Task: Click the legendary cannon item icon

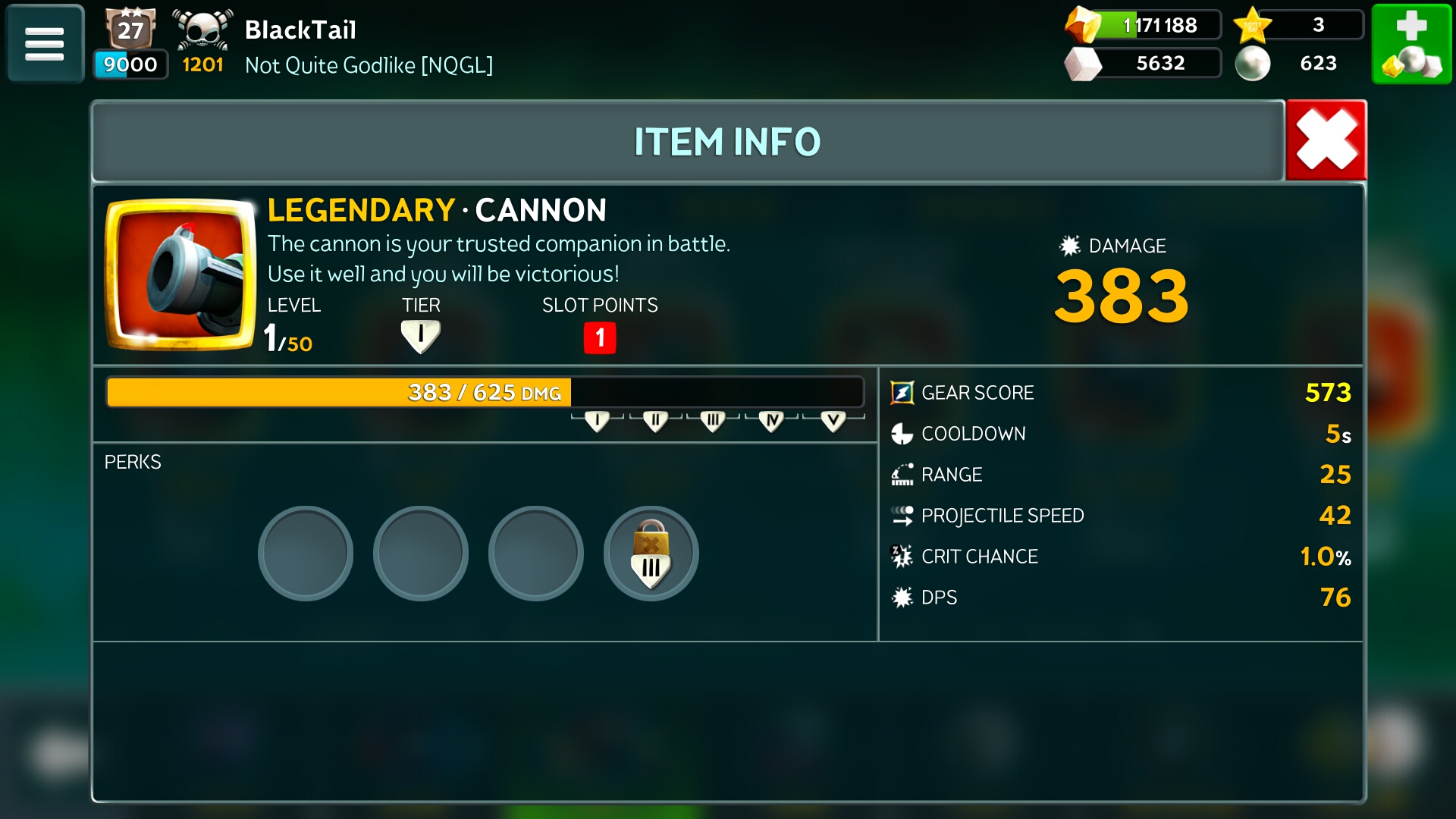Action: pos(180,275)
